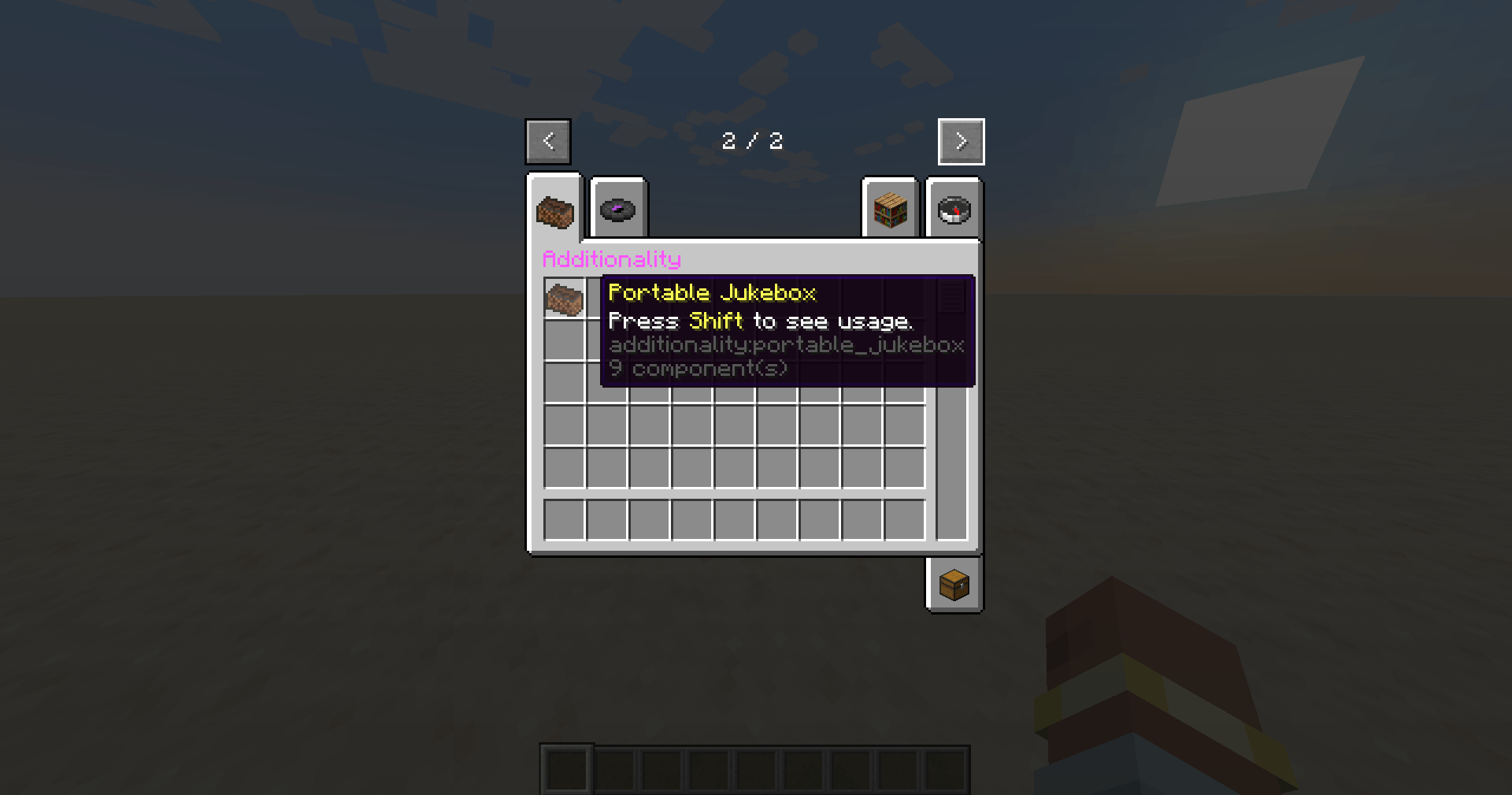
Task: Select the compass tab icon with red needle
Action: (x=954, y=210)
